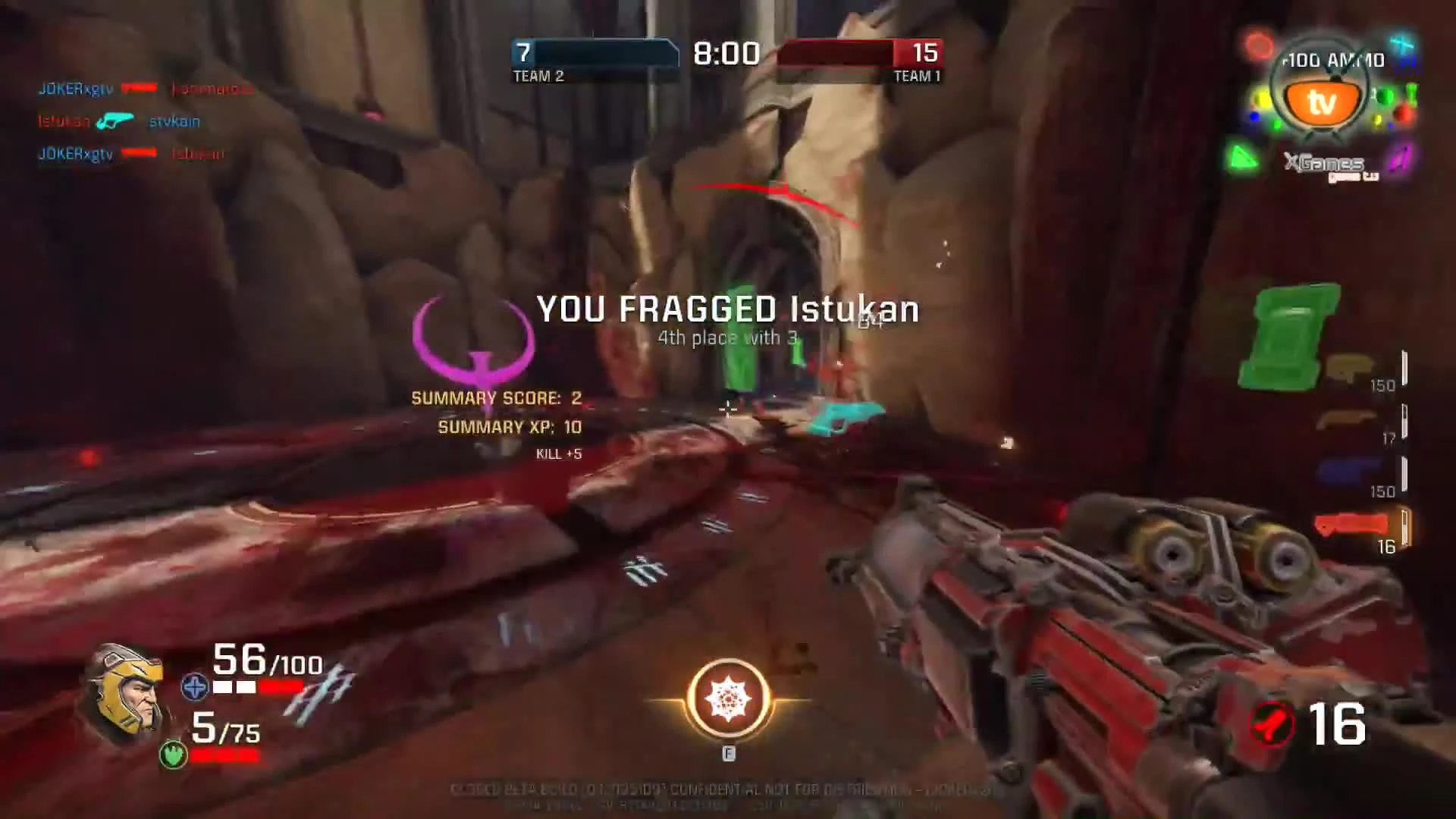Click the red railgun icon in JOKERxgtv's kill entry
The height and width of the screenshot is (819, 1456).
pyautogui.click(x=138, y=86)
